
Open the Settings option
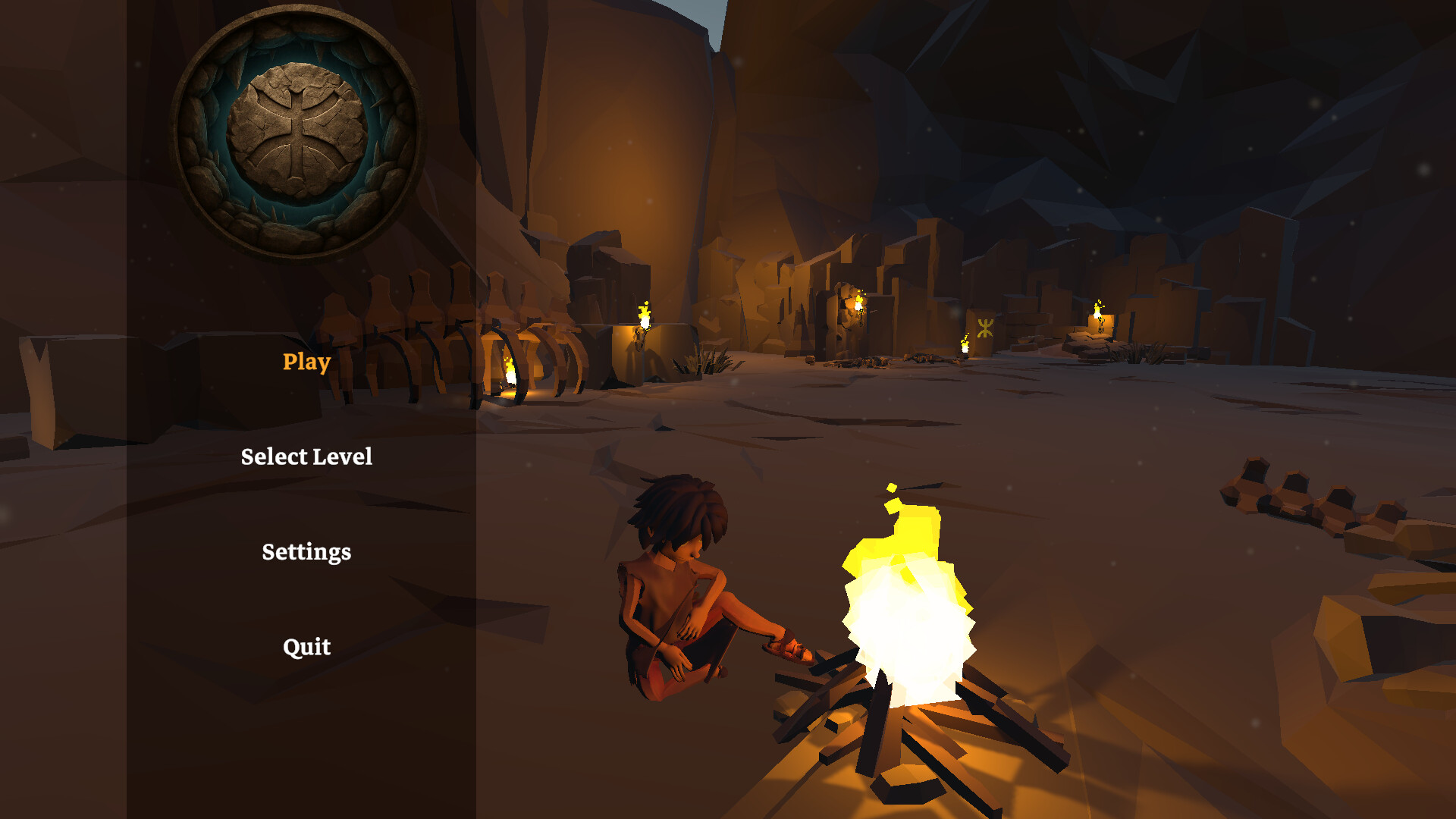pyautogui.click(x=306, y=551)
